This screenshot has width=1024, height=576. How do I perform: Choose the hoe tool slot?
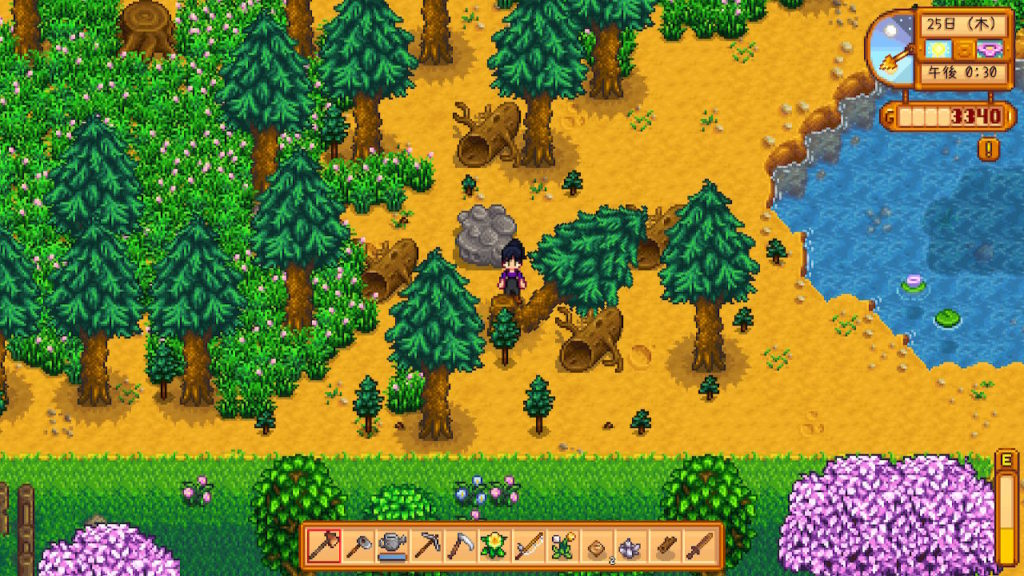pyautogui.click(x=357, y=546)
